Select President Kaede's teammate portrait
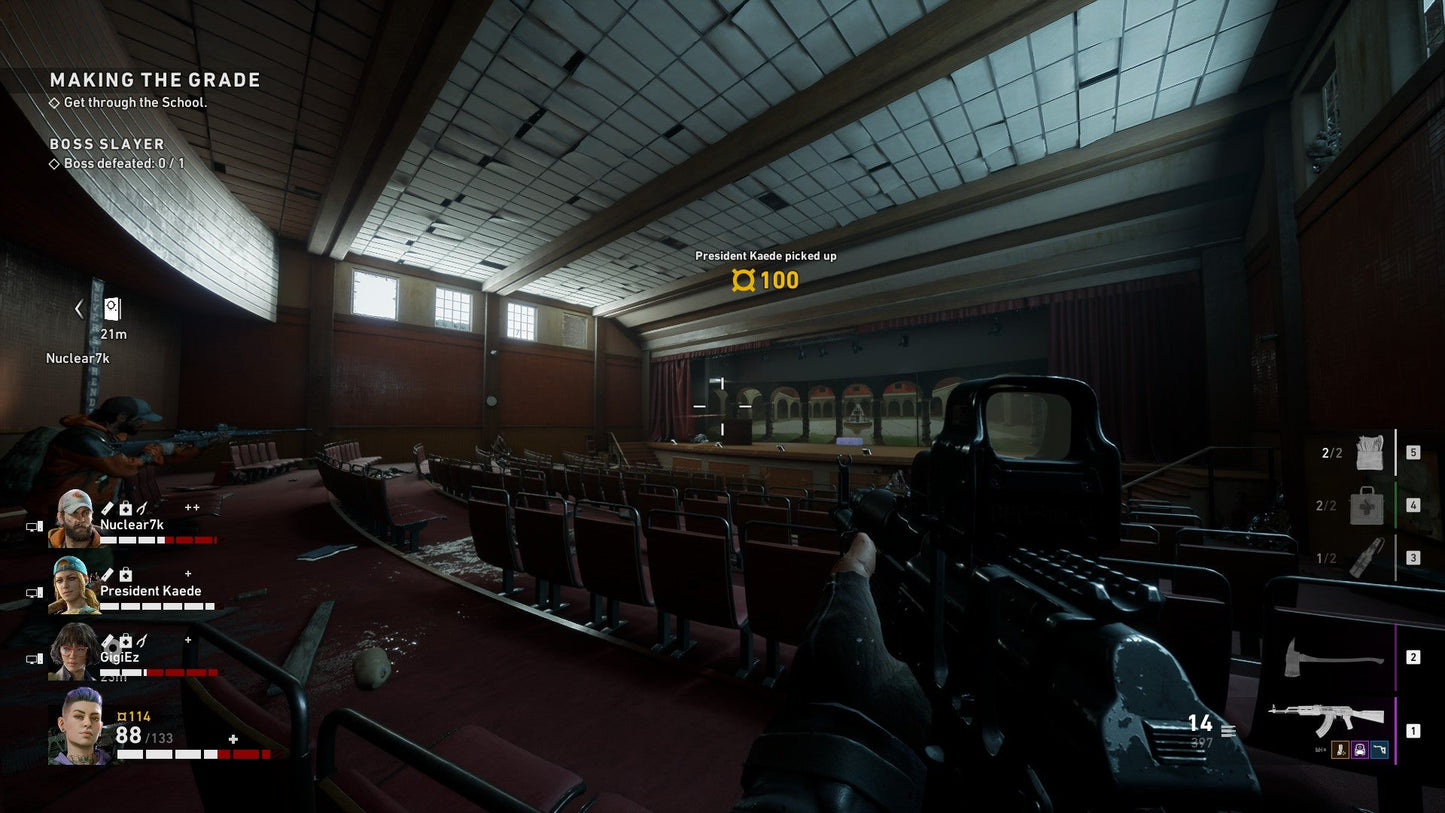 pos(73,585)
